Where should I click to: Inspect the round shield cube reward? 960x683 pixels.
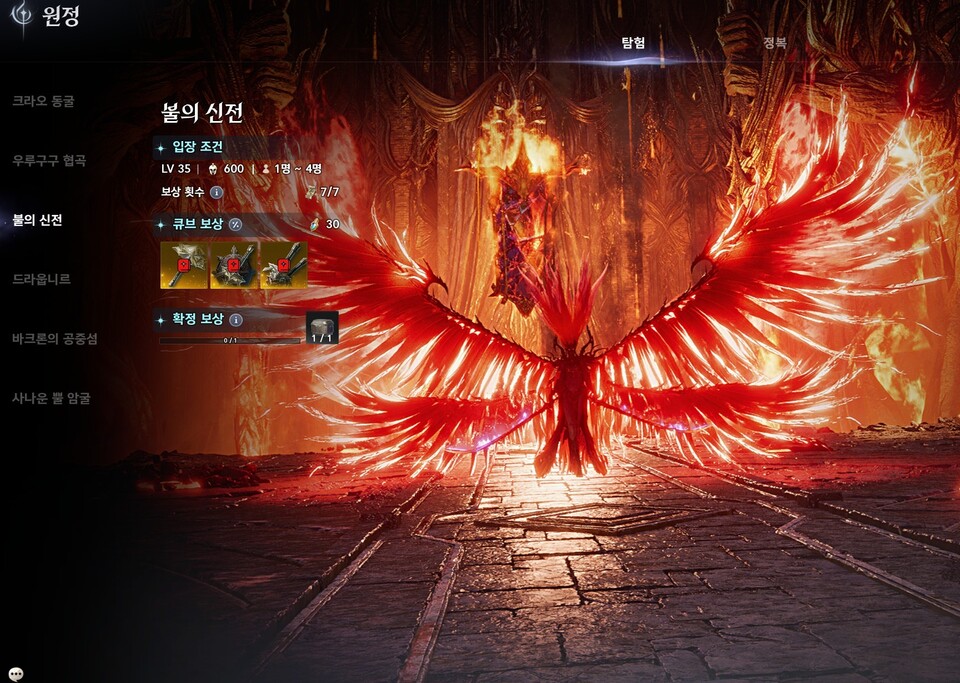(x=234, y=265)
